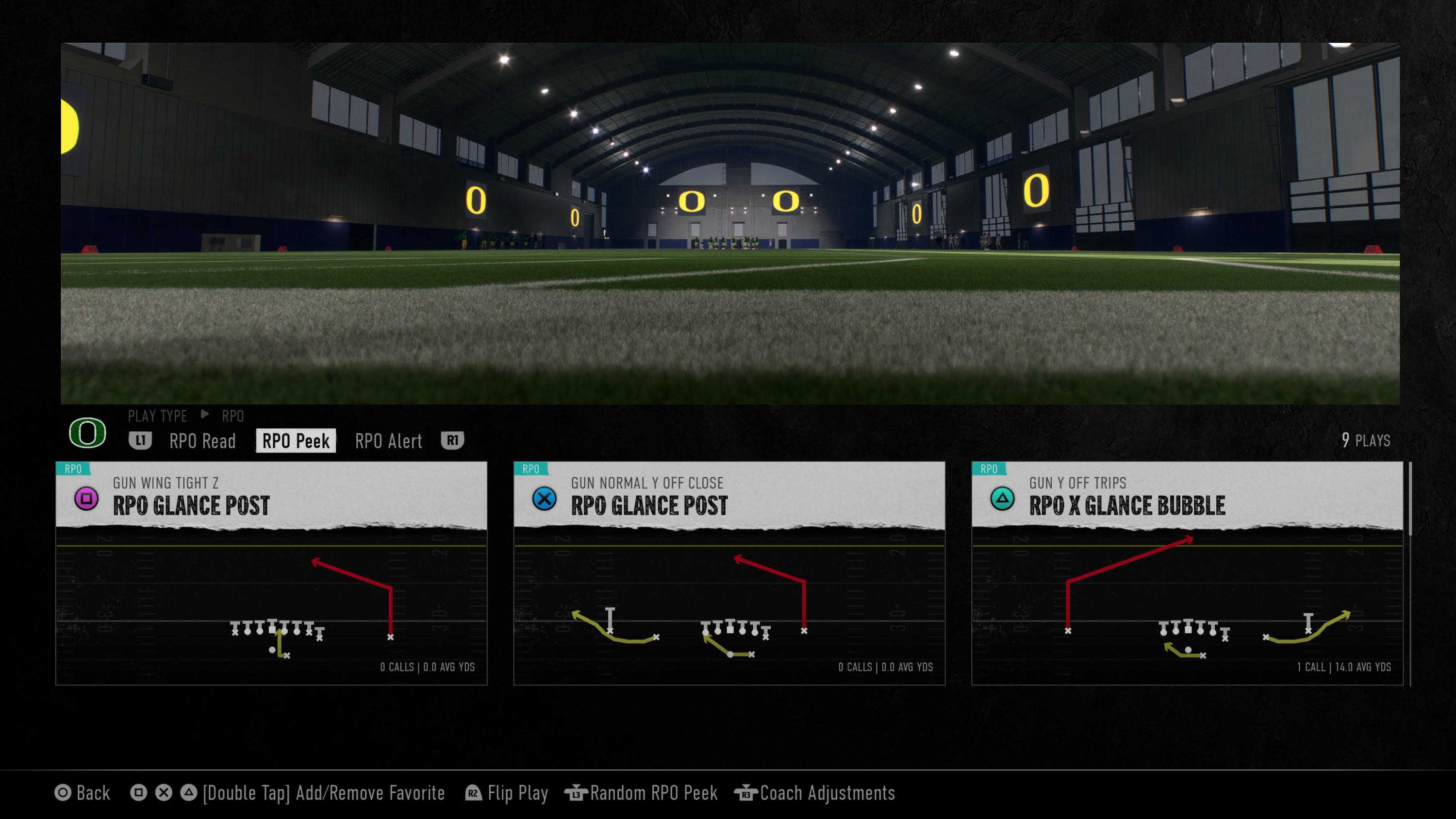Click the Circle Back icon in bottom bar
The image size is (1456, 819).
coord(65,794)
